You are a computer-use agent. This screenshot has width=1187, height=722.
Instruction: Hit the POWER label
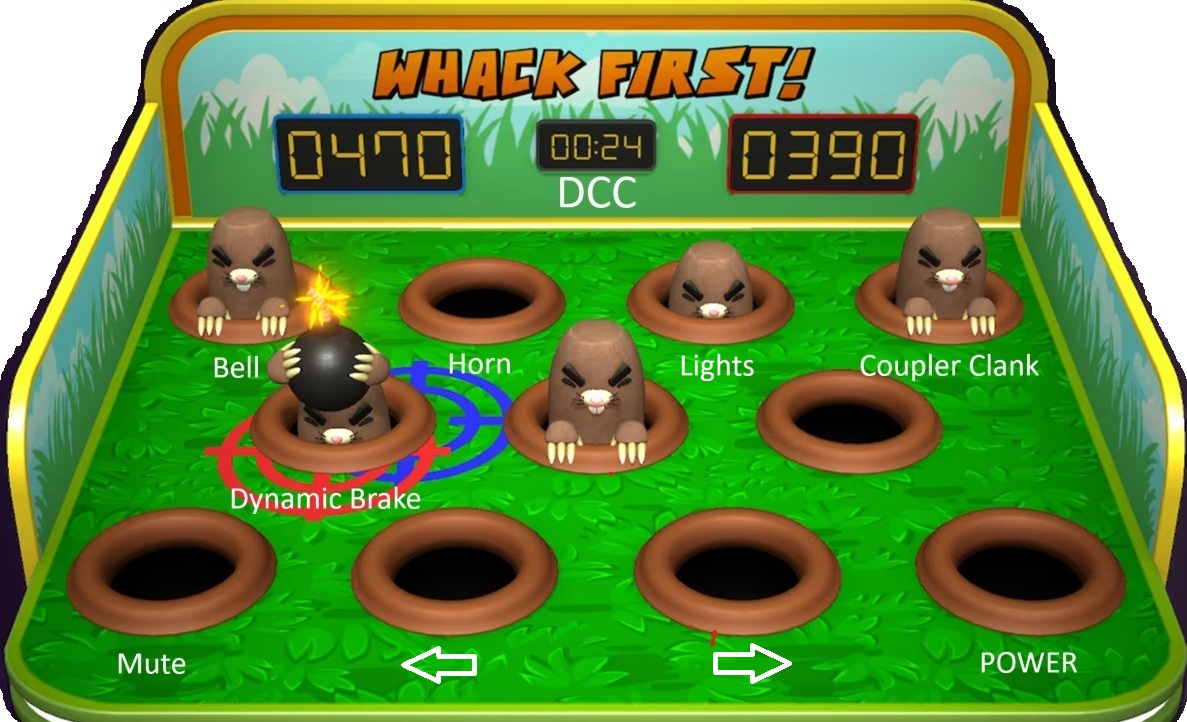coord(1028,662)
